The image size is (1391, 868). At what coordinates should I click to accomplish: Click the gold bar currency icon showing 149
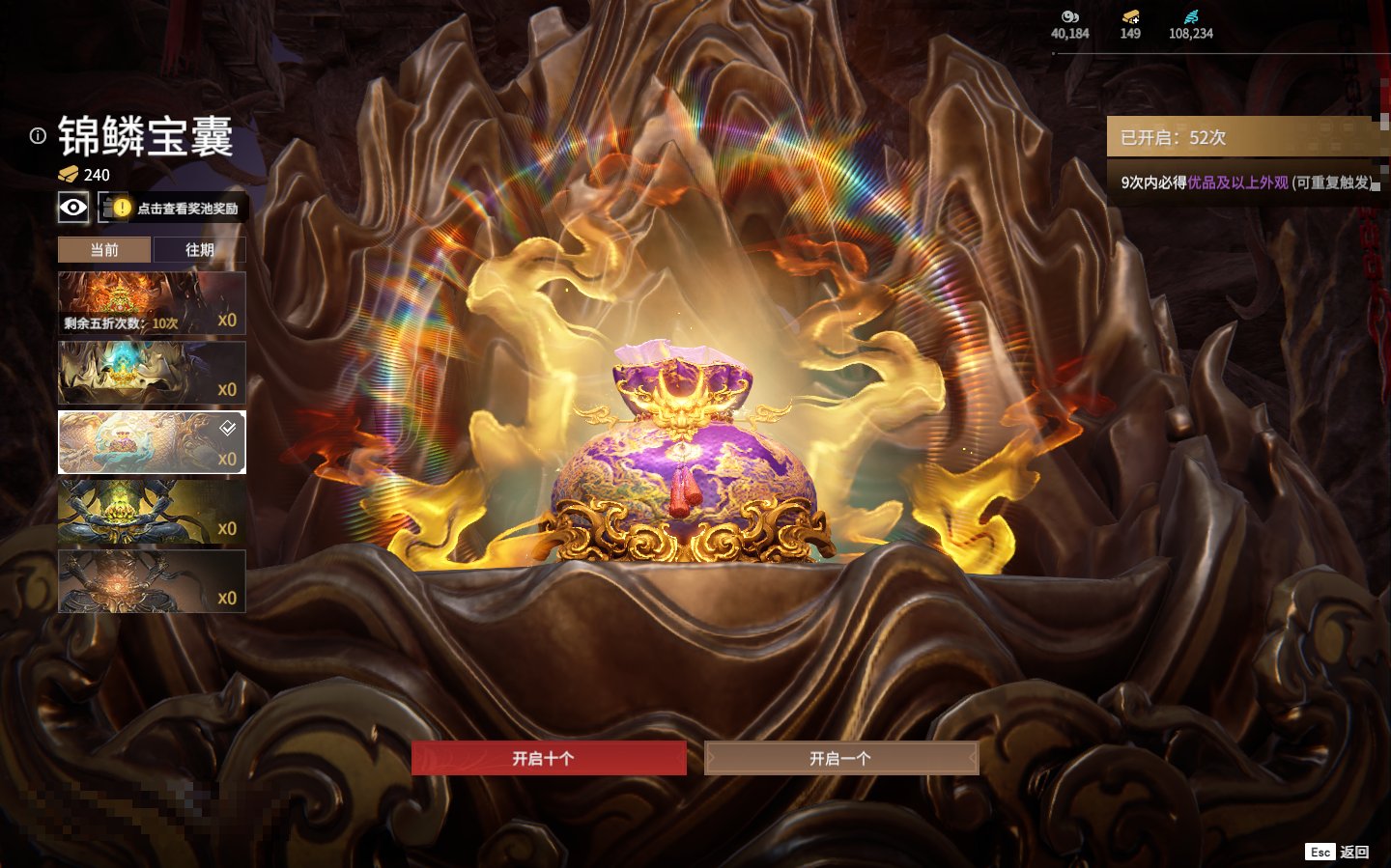click(1130, 16)
